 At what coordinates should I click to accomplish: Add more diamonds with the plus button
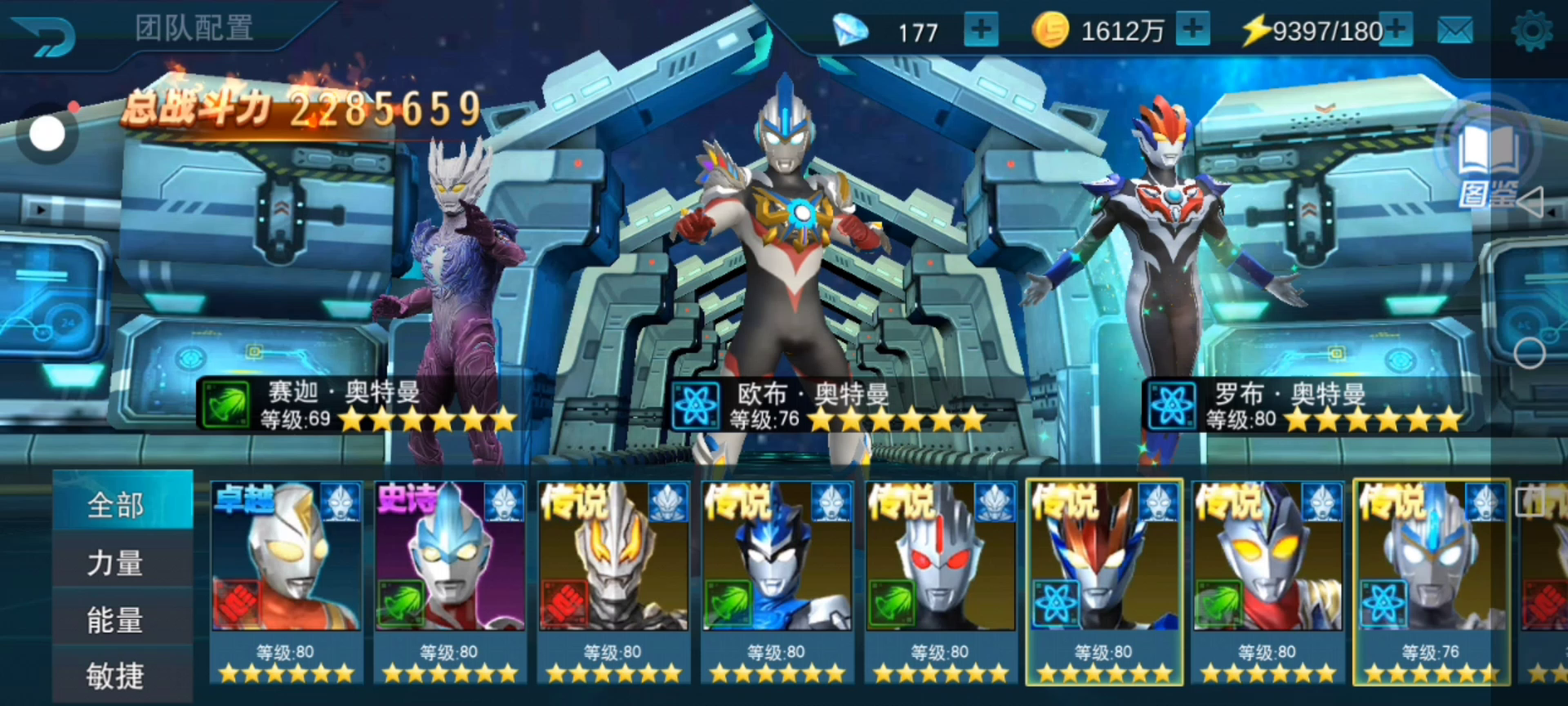click(981, 31)
